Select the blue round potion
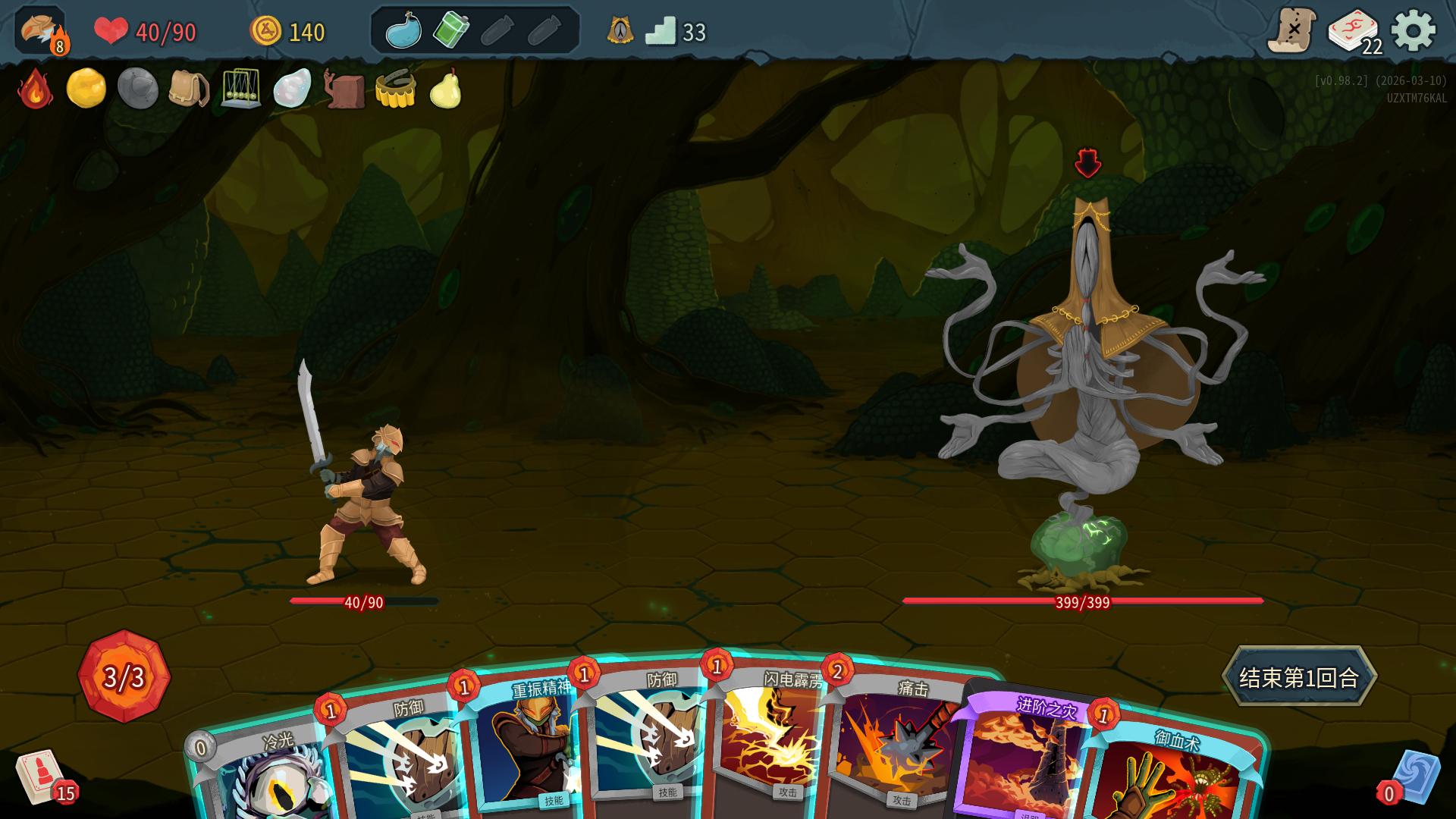This screenshot has height=819, width=1456. 403,31
